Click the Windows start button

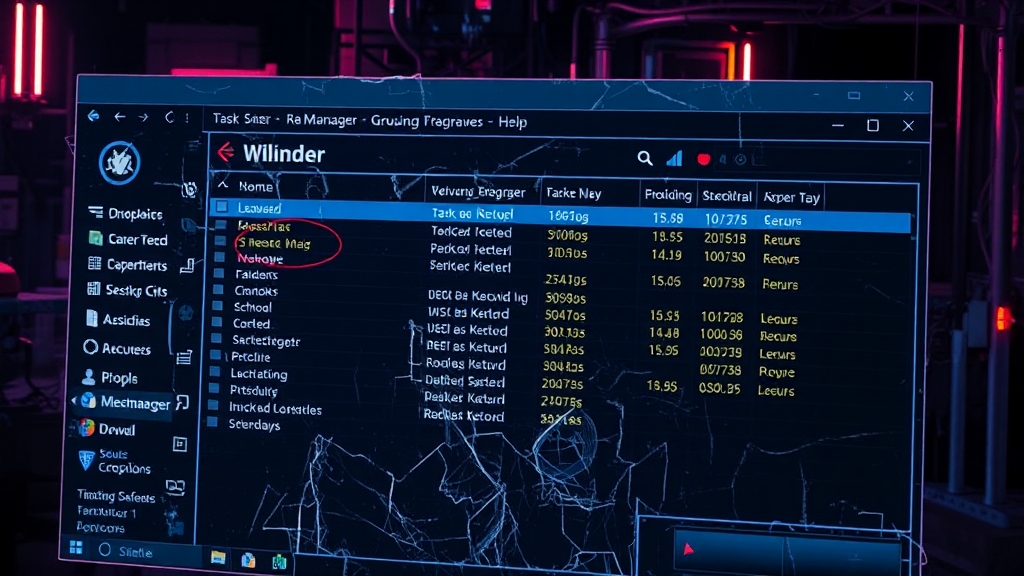tap(75, 549)
